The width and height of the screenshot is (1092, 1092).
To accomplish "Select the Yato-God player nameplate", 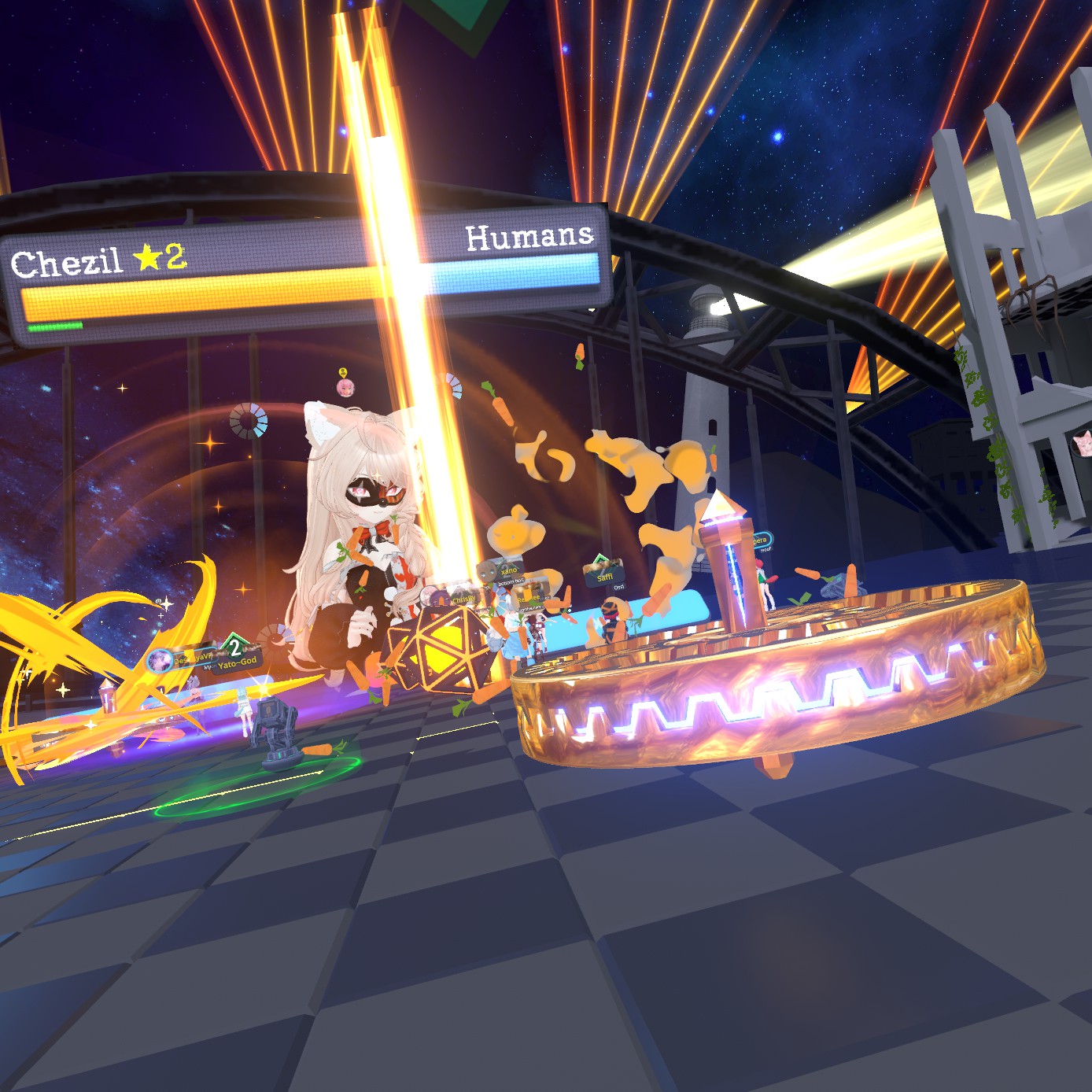I will coord(238,662).
